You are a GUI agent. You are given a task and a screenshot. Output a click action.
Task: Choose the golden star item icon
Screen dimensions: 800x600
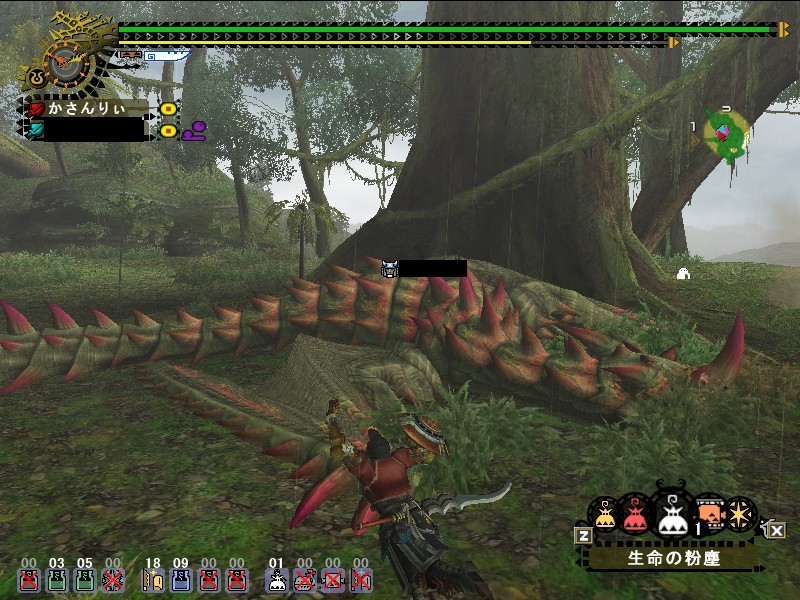click(741, 514)
